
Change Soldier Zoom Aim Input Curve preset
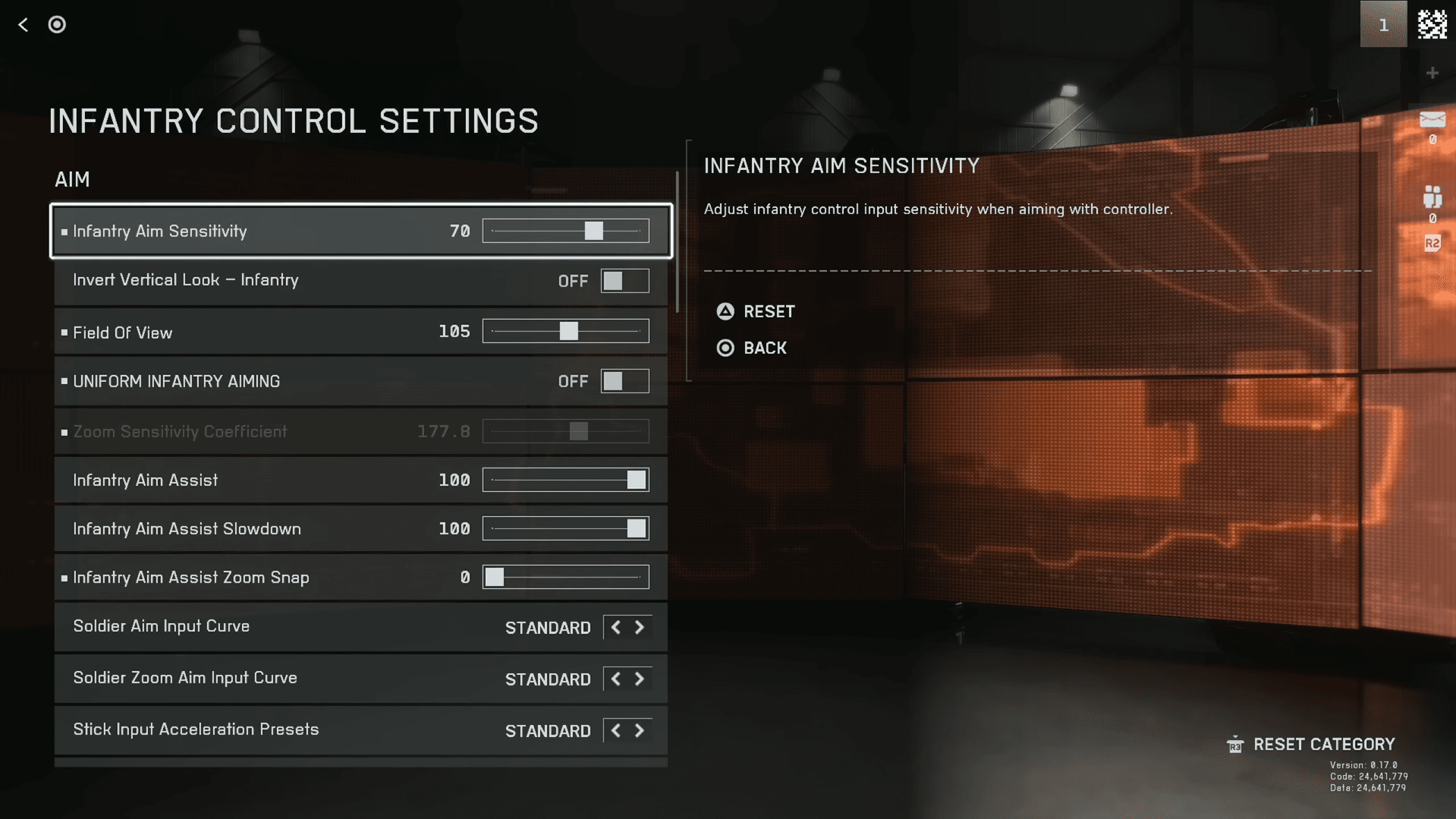[x=640, y=679]
